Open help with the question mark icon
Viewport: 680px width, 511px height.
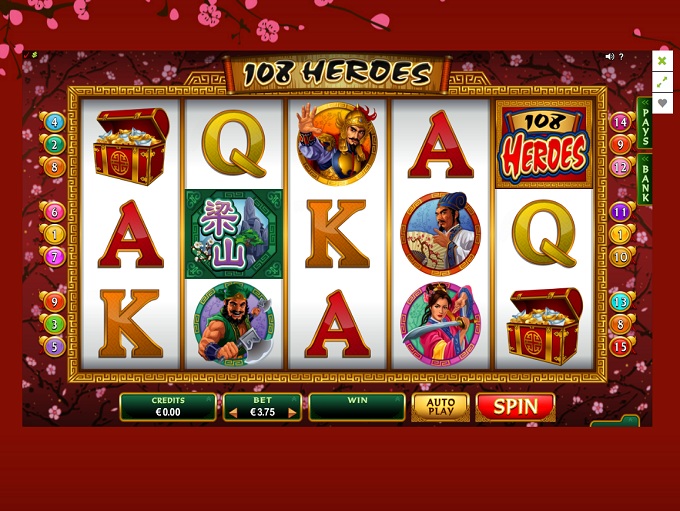point(621,57)
